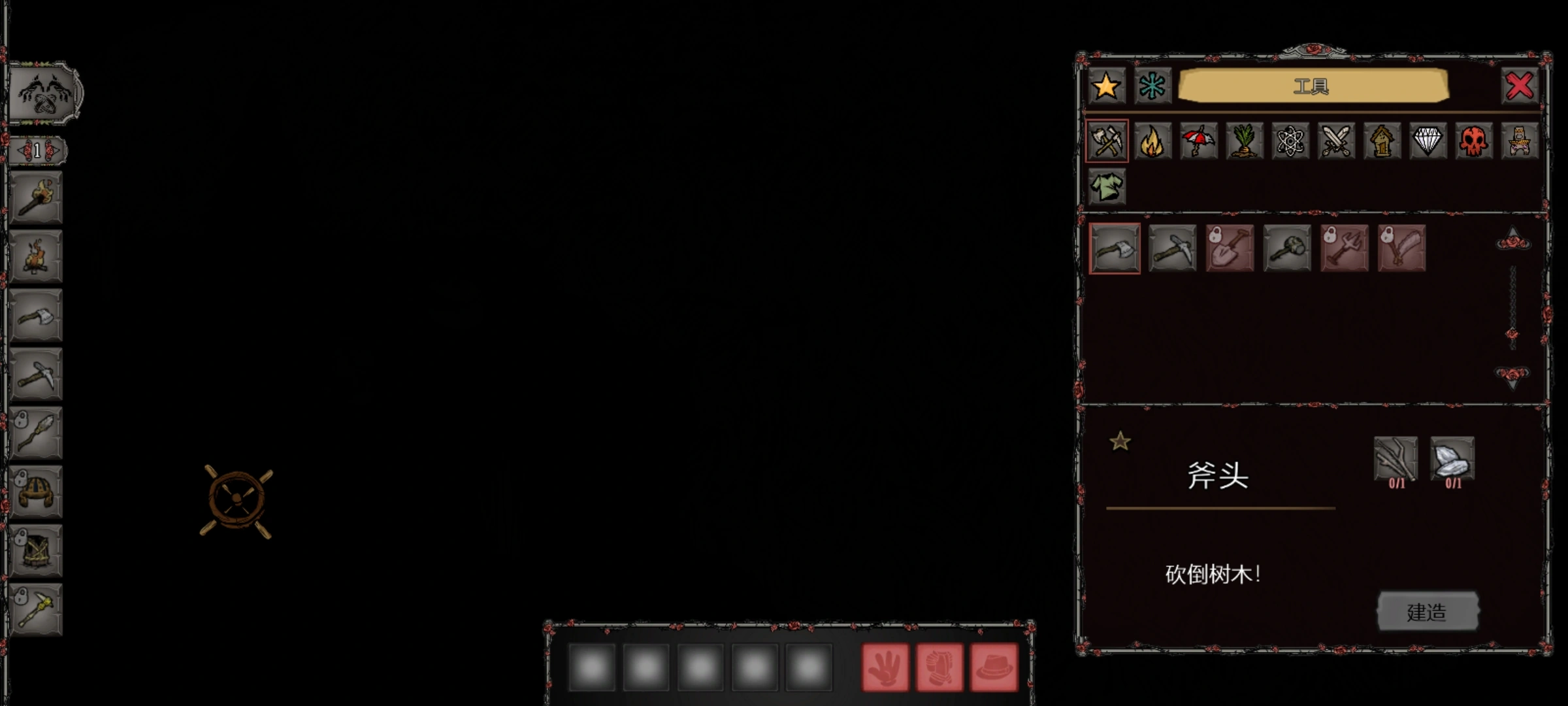1568x706 pixels.
Task: Select the wooden house structures category
Action: 1382,141
